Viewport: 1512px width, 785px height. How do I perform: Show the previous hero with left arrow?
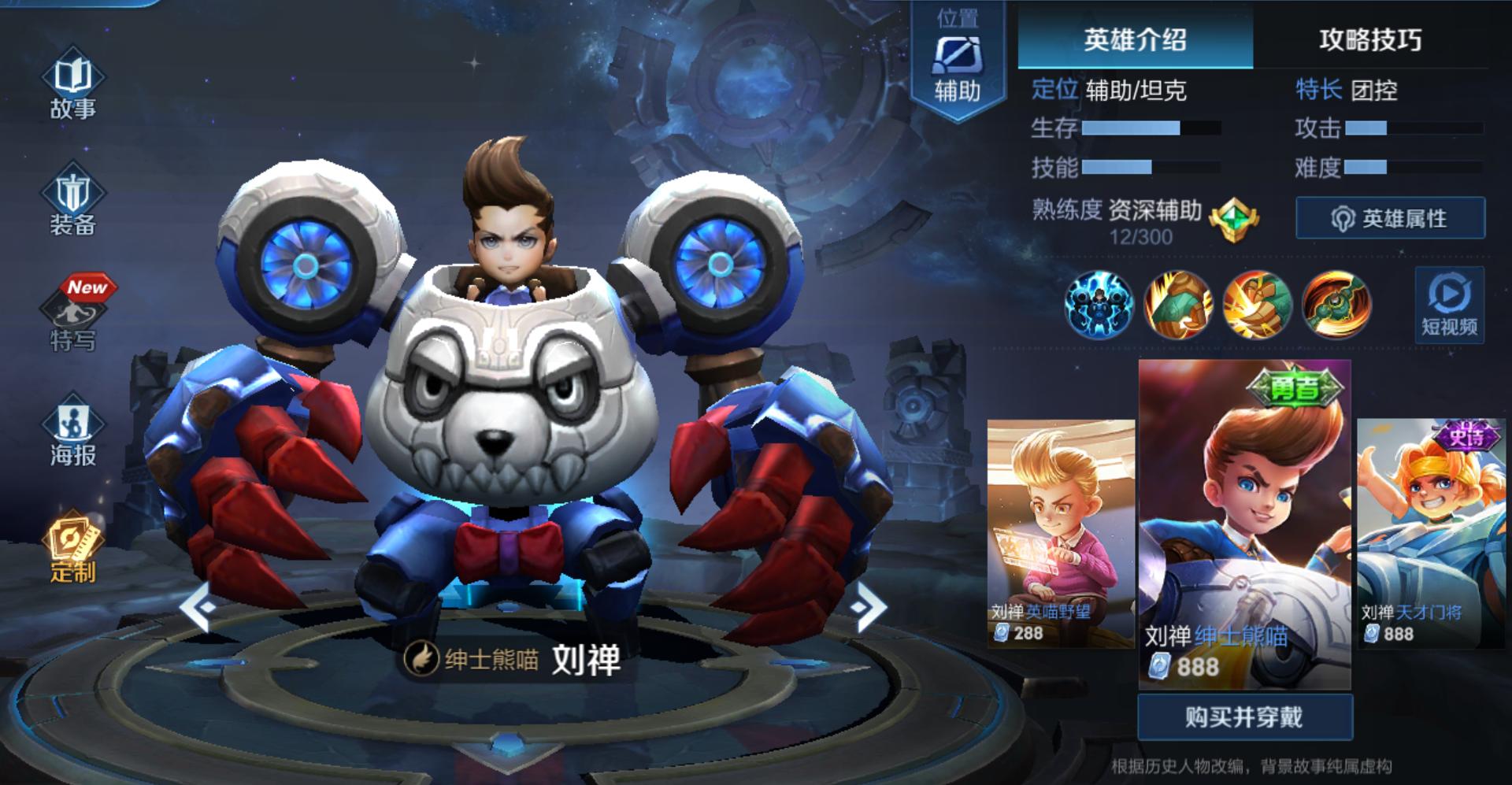pos(198,606)
